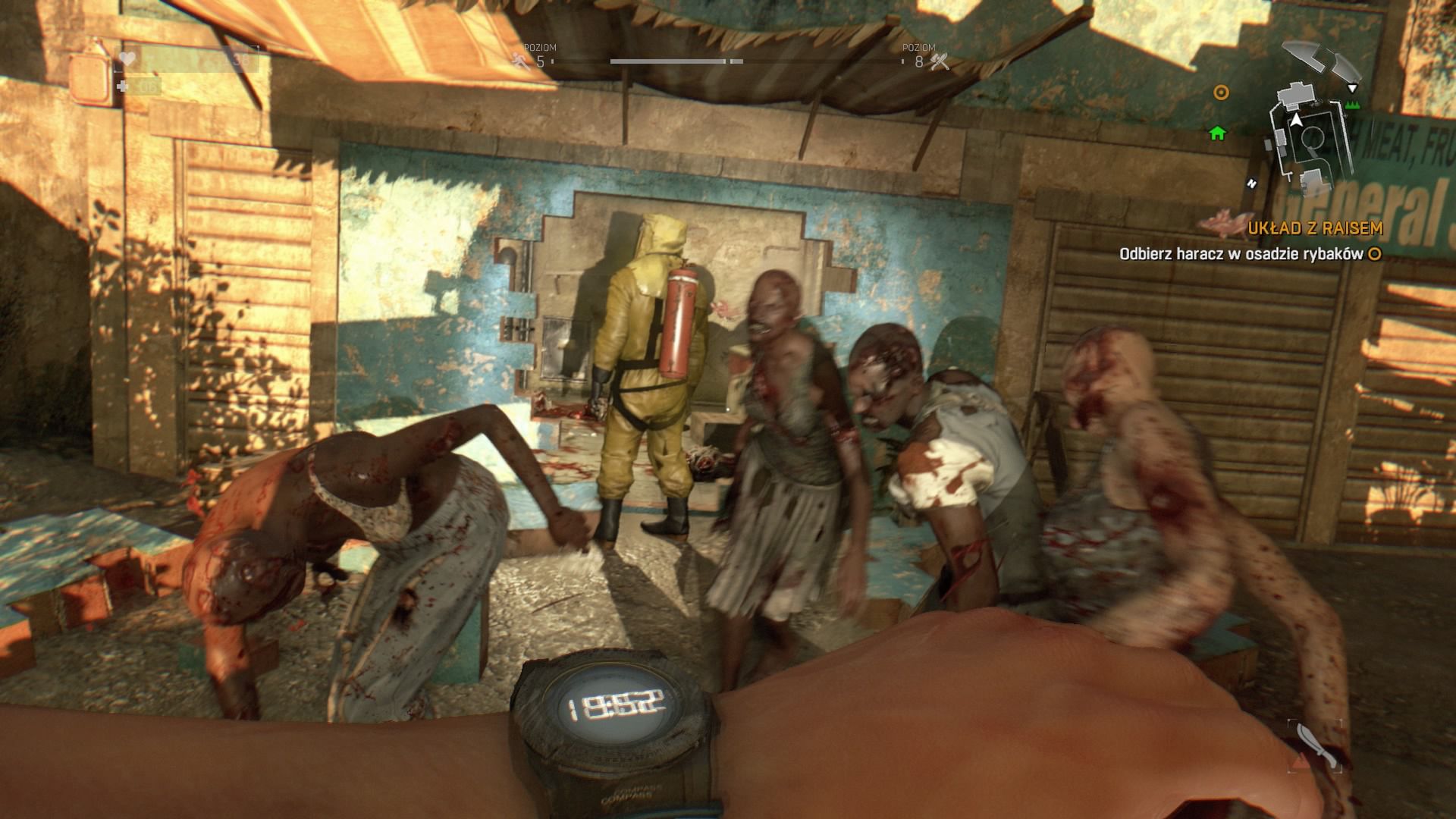This screenshot has height=819, width=1456.
Task: Click the N compass marker on minimap
Action: click(1252, 184)
